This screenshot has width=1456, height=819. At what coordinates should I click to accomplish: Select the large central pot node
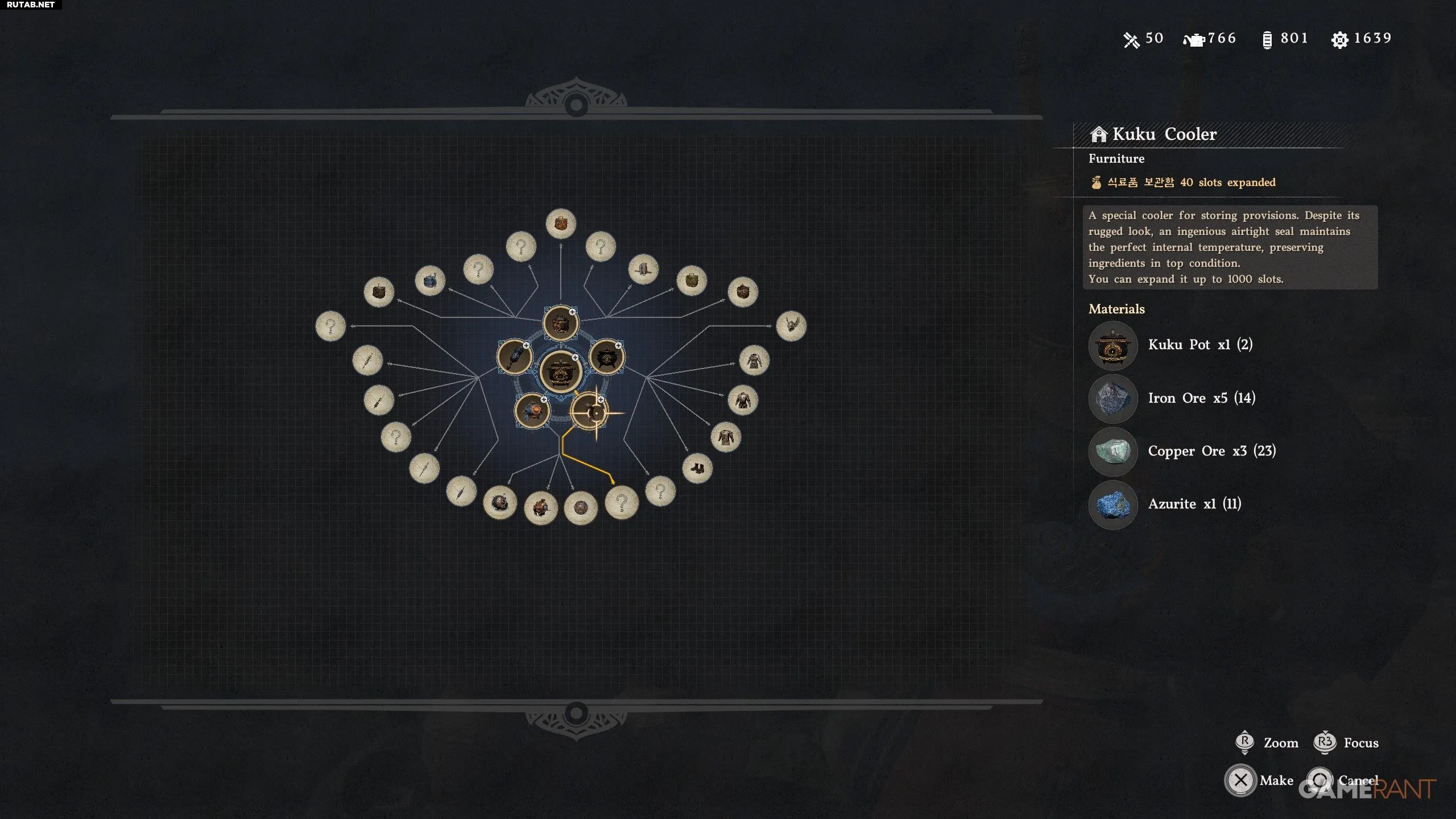[560, 372]
